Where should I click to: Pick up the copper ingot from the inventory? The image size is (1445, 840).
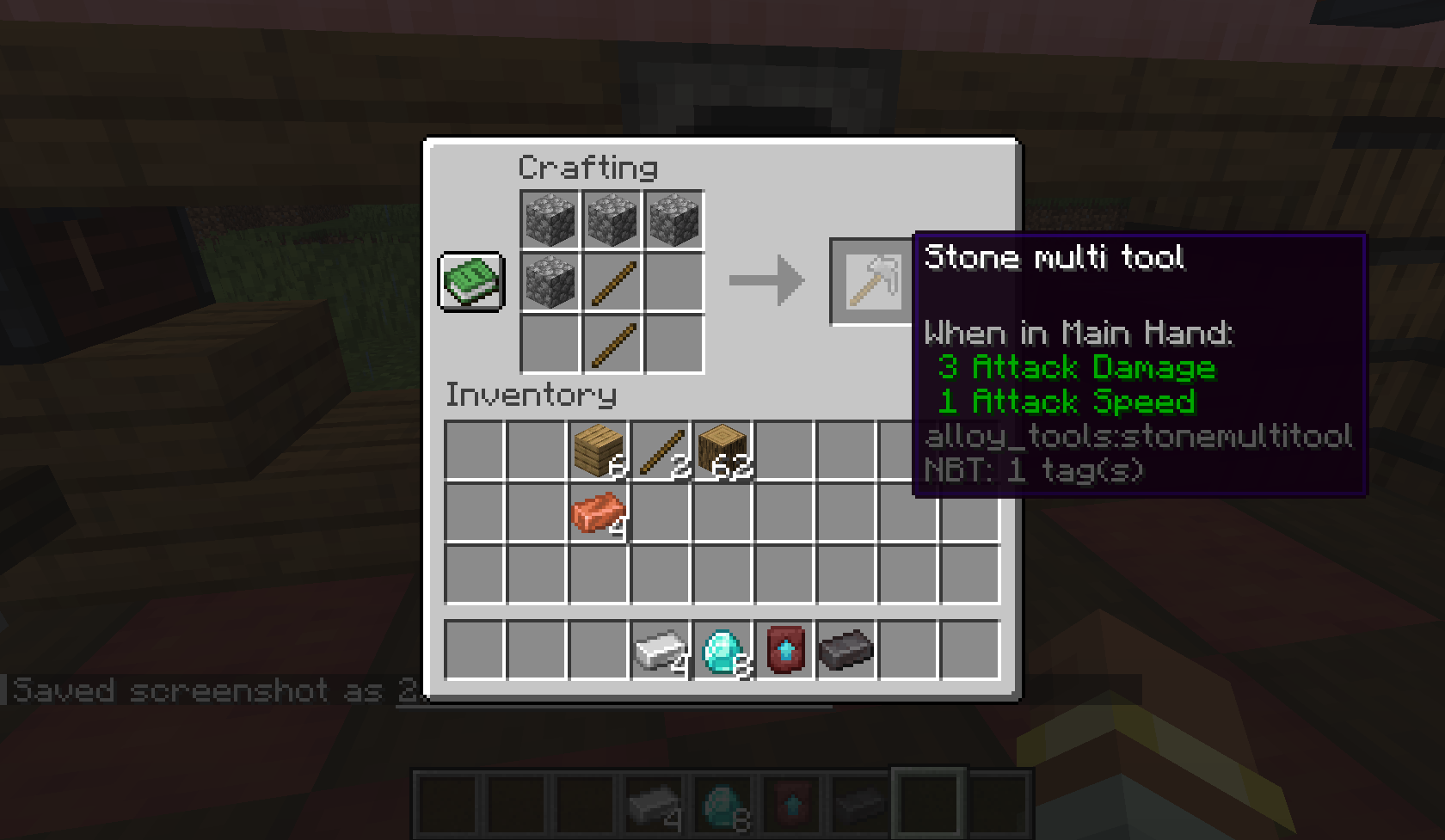pyautogui.click(x=600, y=514)
